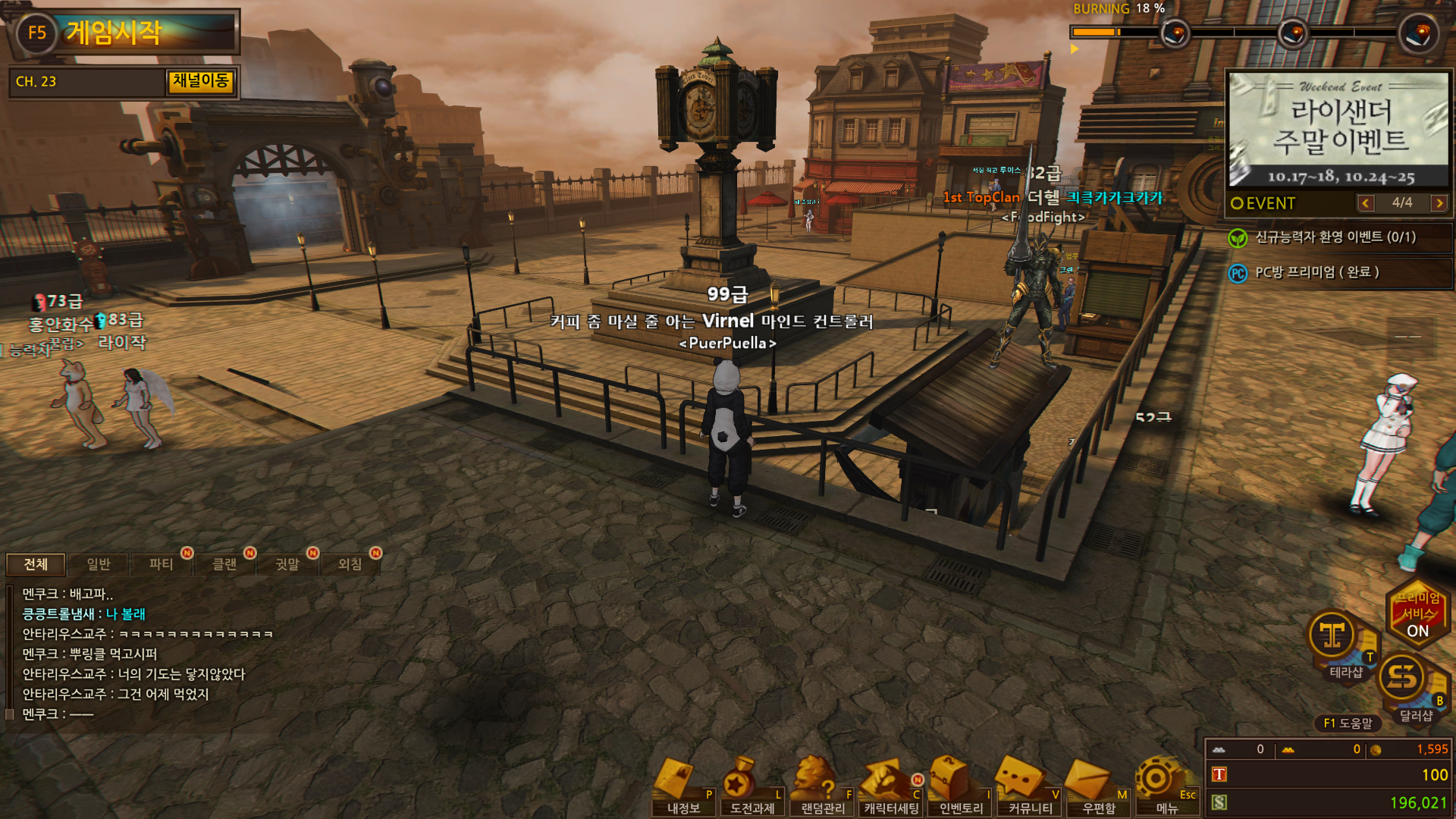The width and height of the screenshot is (1456, 819).
Task: Choose the 귓말 whisper chat tab
Action: pos(287,563)
